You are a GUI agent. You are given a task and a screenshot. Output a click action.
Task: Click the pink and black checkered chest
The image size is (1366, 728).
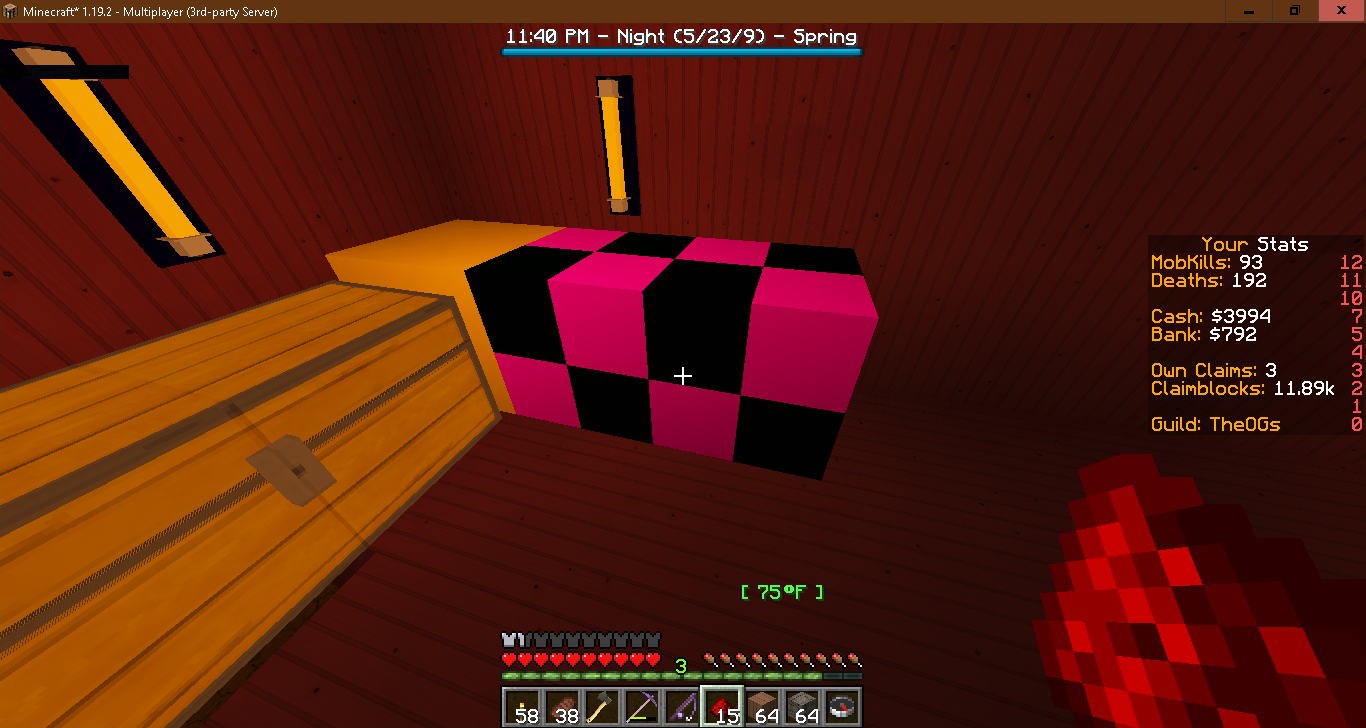670,350
